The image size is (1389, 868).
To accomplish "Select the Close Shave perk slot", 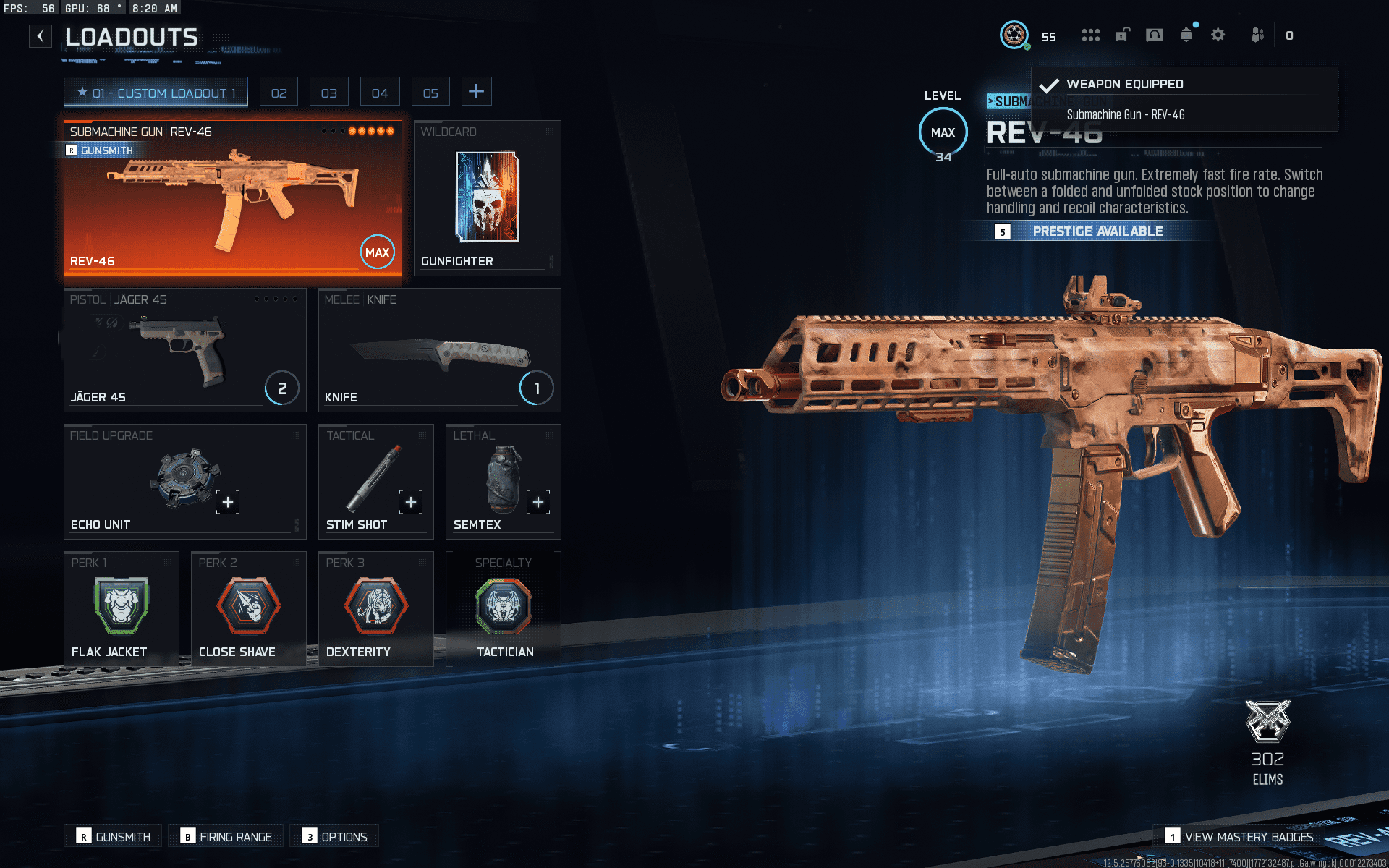I will [248, 609].
